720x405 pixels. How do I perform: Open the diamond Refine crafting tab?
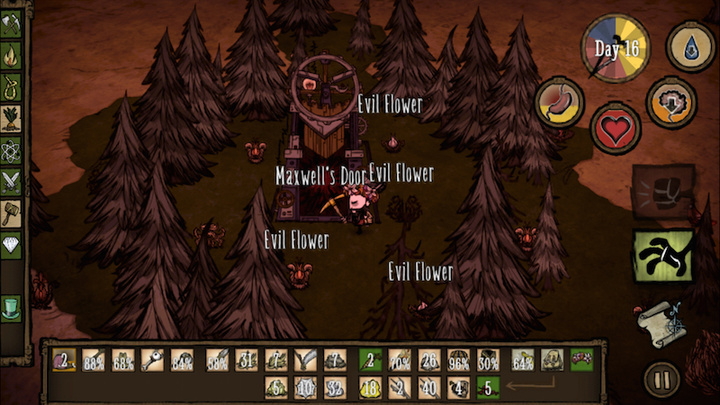point(12,241)
